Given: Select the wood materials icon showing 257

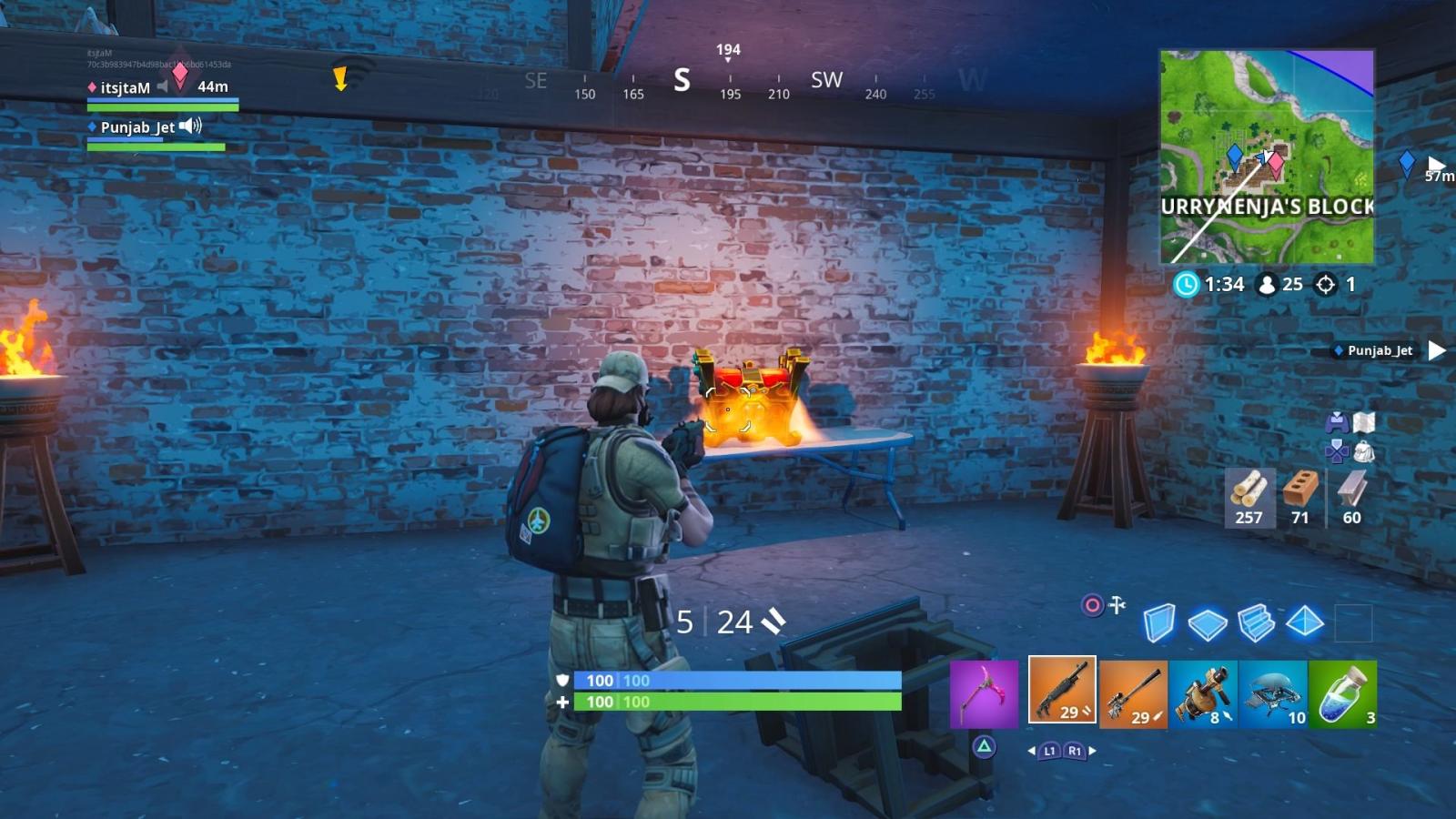Looking at the screenshot, I should (1249, 496).
